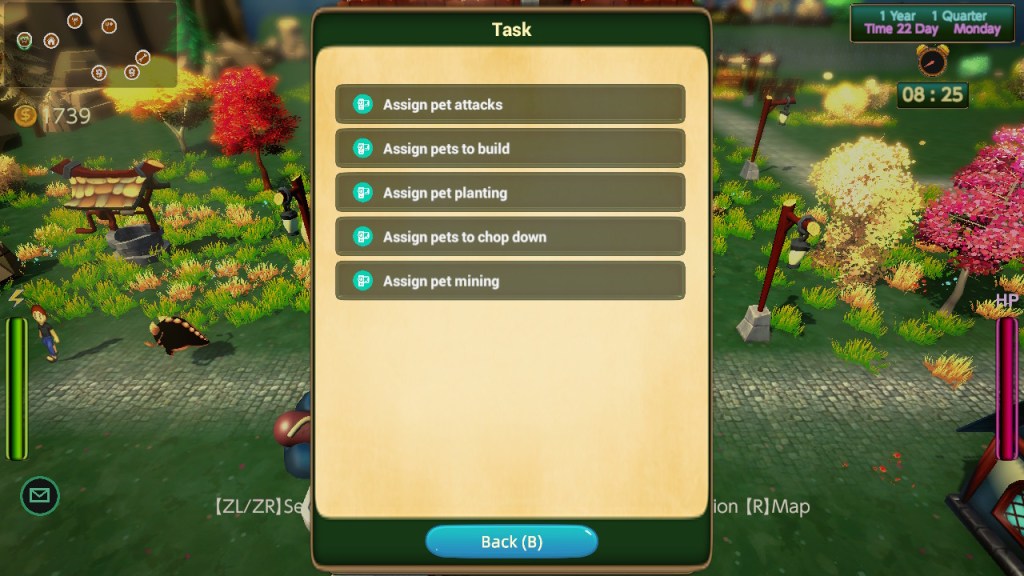
Task: Select the Assign pet attacks task
Action: [510, 104]
